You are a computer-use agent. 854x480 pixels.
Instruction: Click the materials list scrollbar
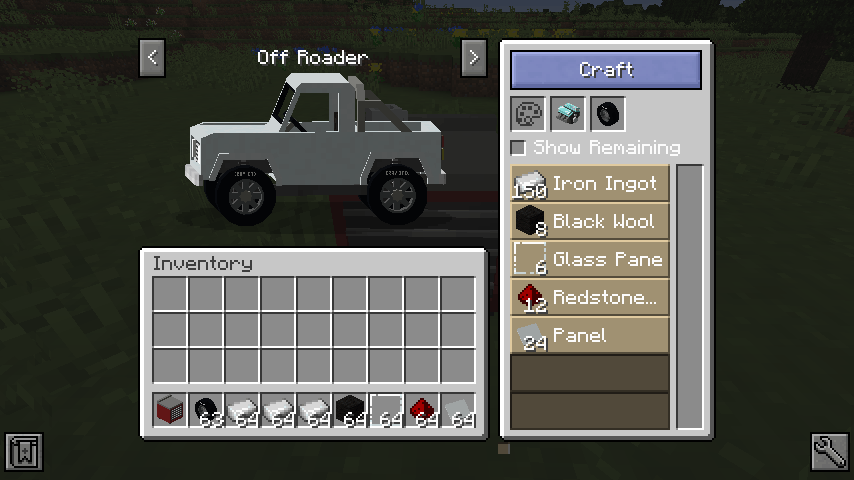689,296
